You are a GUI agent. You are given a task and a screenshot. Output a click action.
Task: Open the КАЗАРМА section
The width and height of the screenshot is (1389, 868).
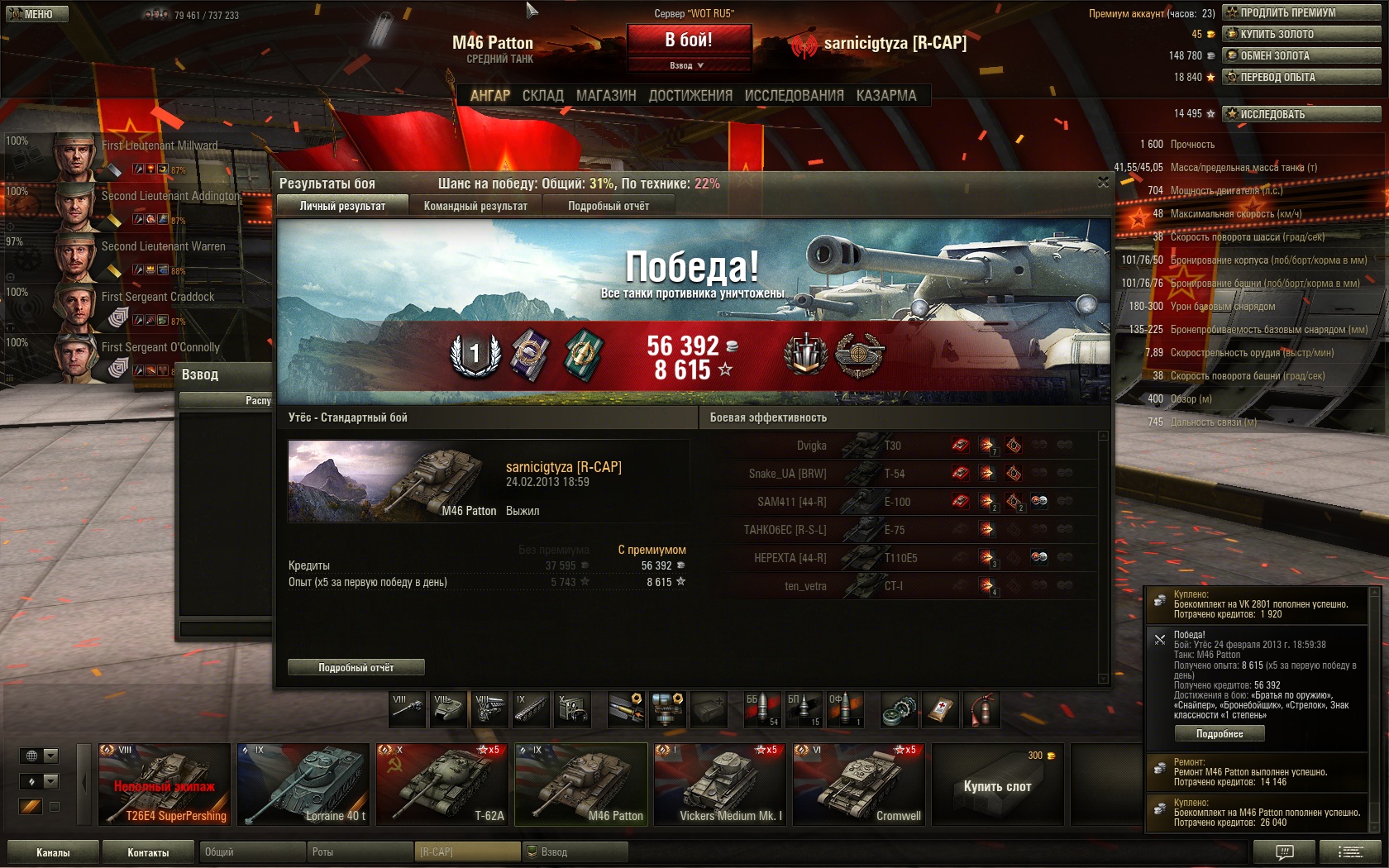coord(886,96)
